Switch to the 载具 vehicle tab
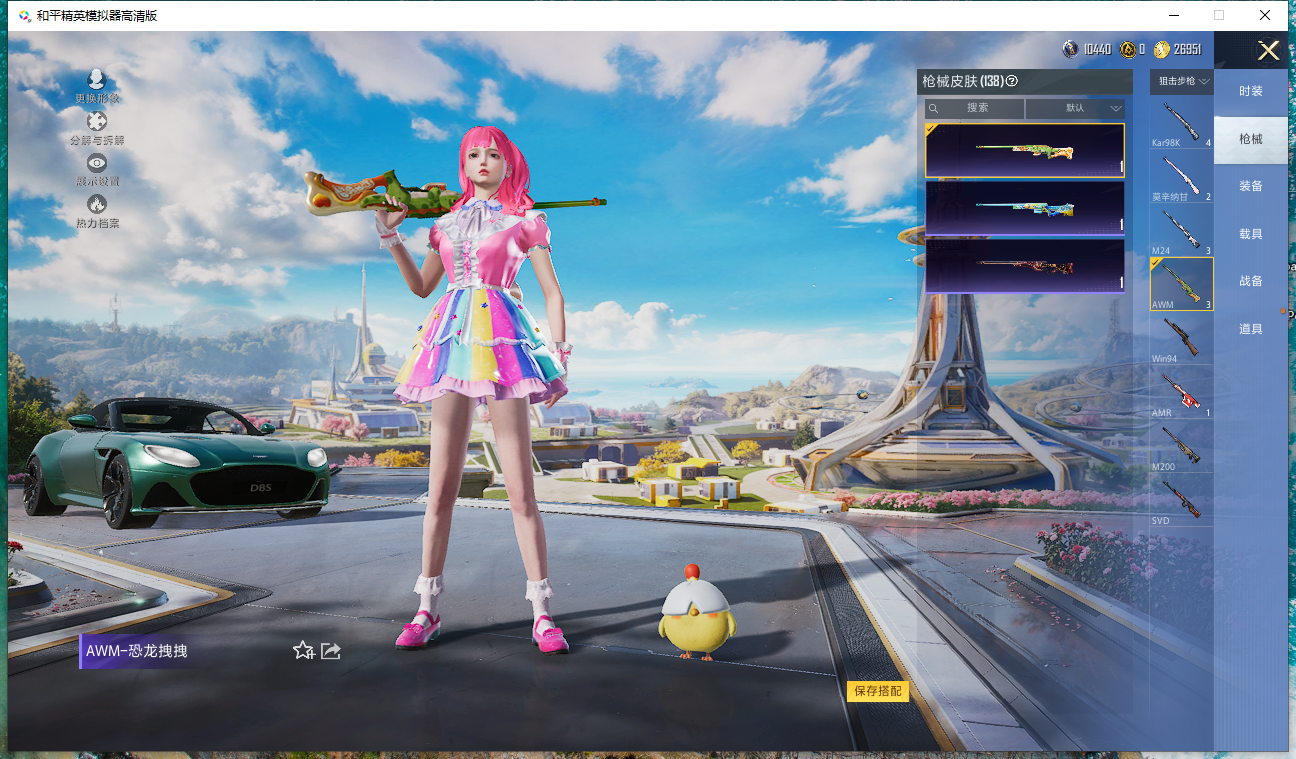 (x=1250, y=234)
